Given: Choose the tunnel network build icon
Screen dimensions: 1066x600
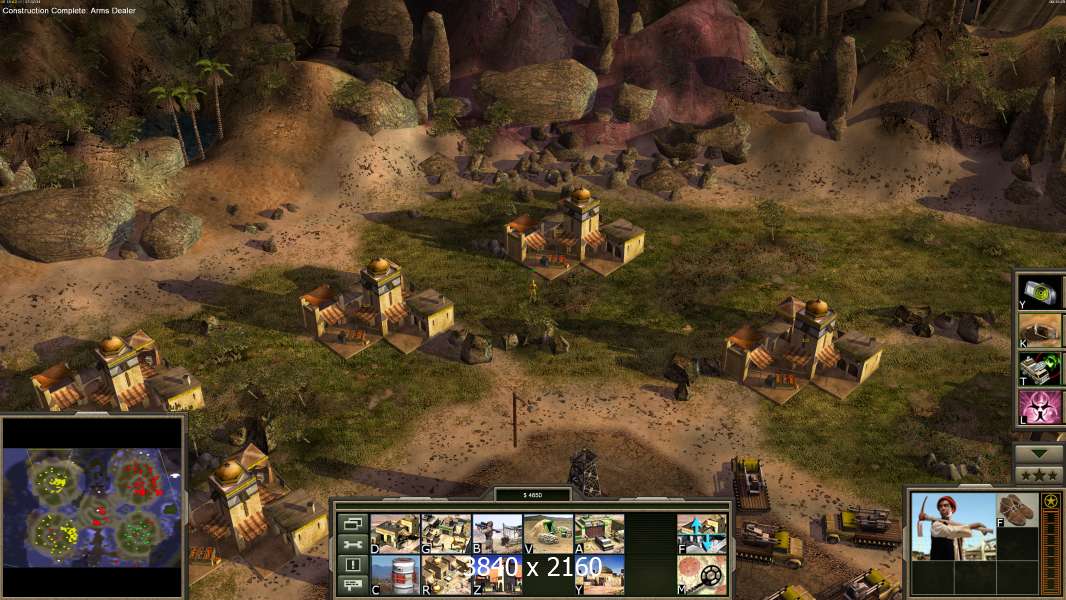Looking at the screenshot, I should coord(548,533).
